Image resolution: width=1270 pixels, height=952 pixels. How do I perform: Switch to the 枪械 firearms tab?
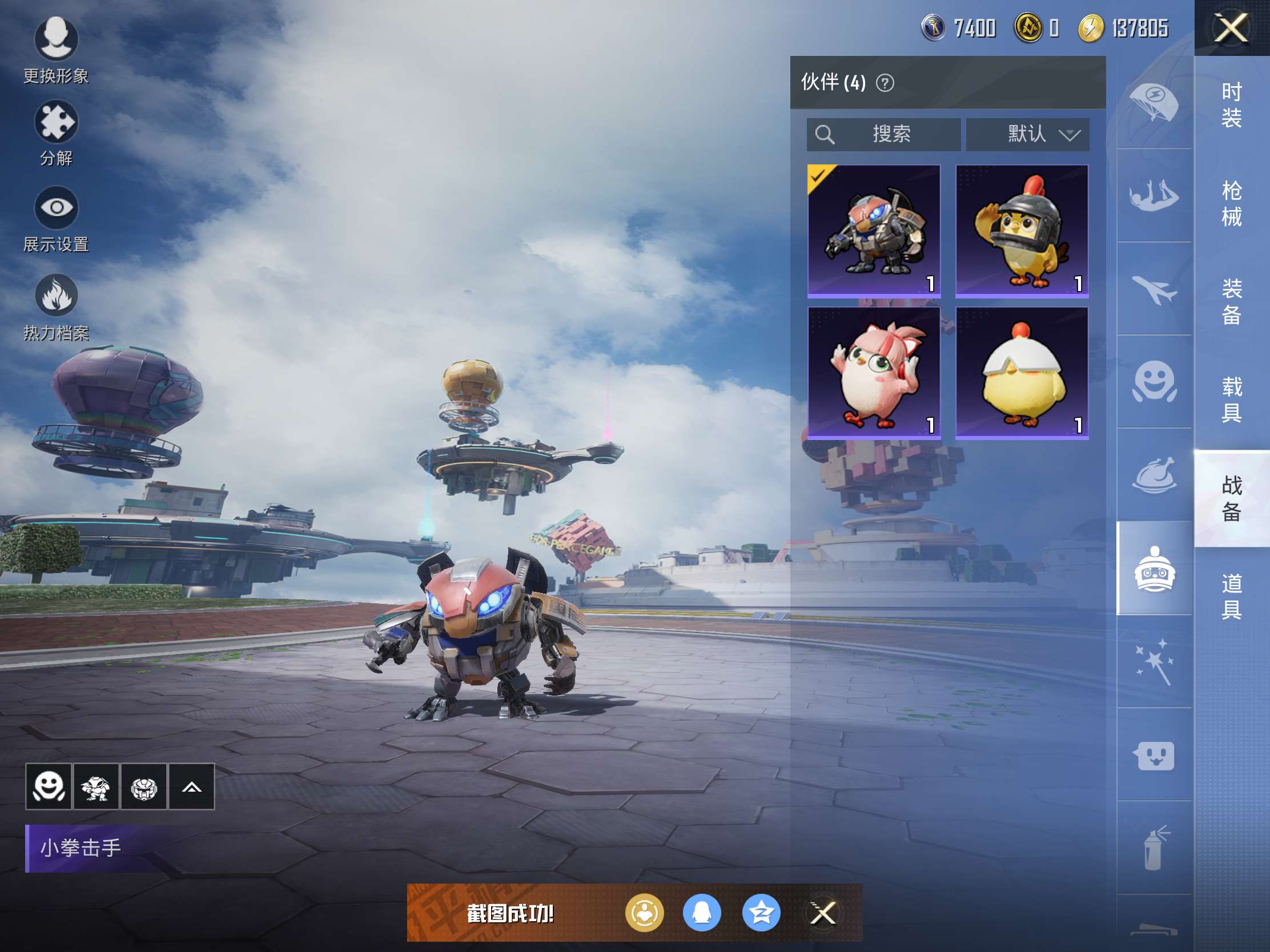point(1232,203)
